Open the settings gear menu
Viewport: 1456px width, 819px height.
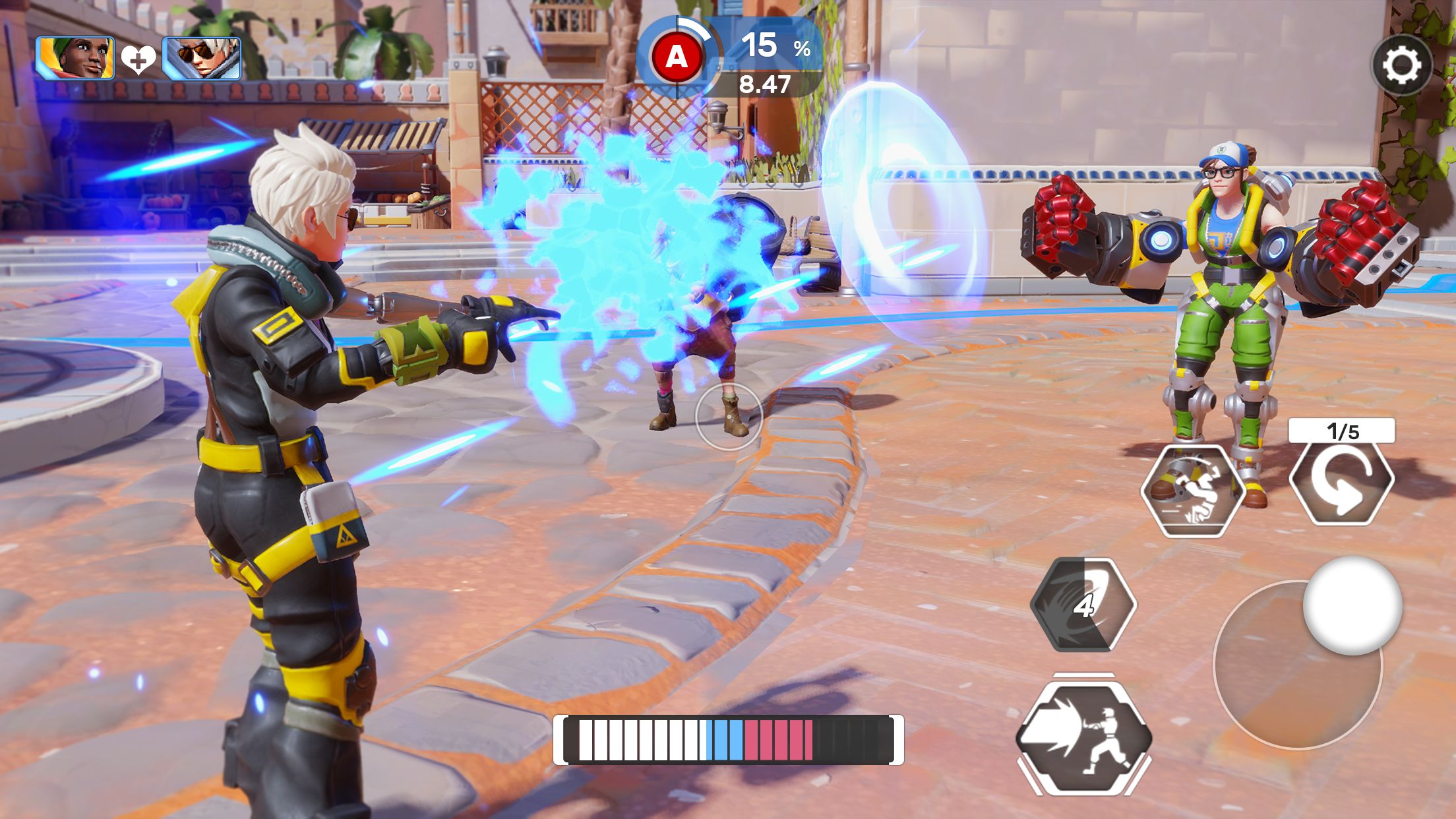(x=1401, y=65)
